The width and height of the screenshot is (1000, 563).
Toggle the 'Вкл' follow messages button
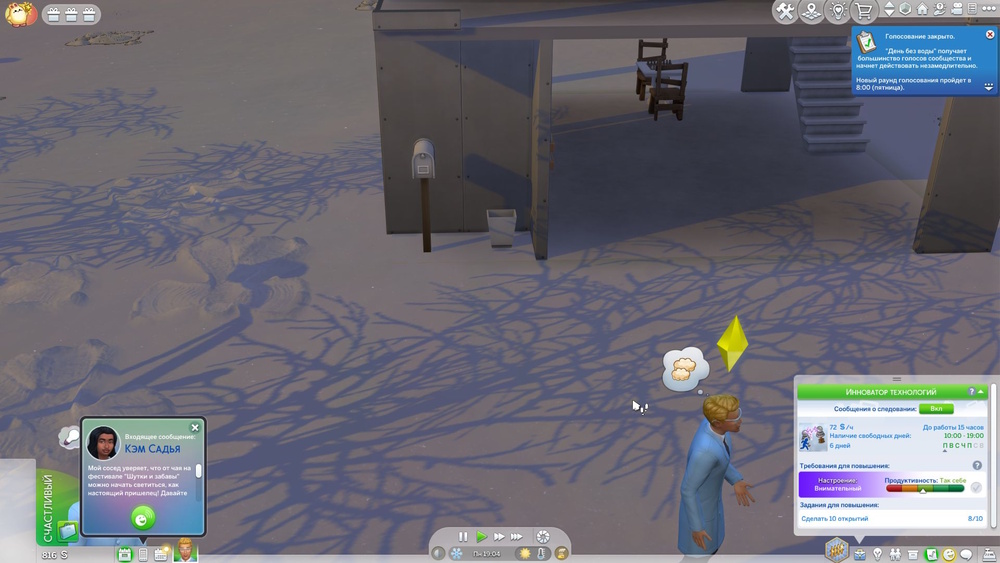[936, 409]
